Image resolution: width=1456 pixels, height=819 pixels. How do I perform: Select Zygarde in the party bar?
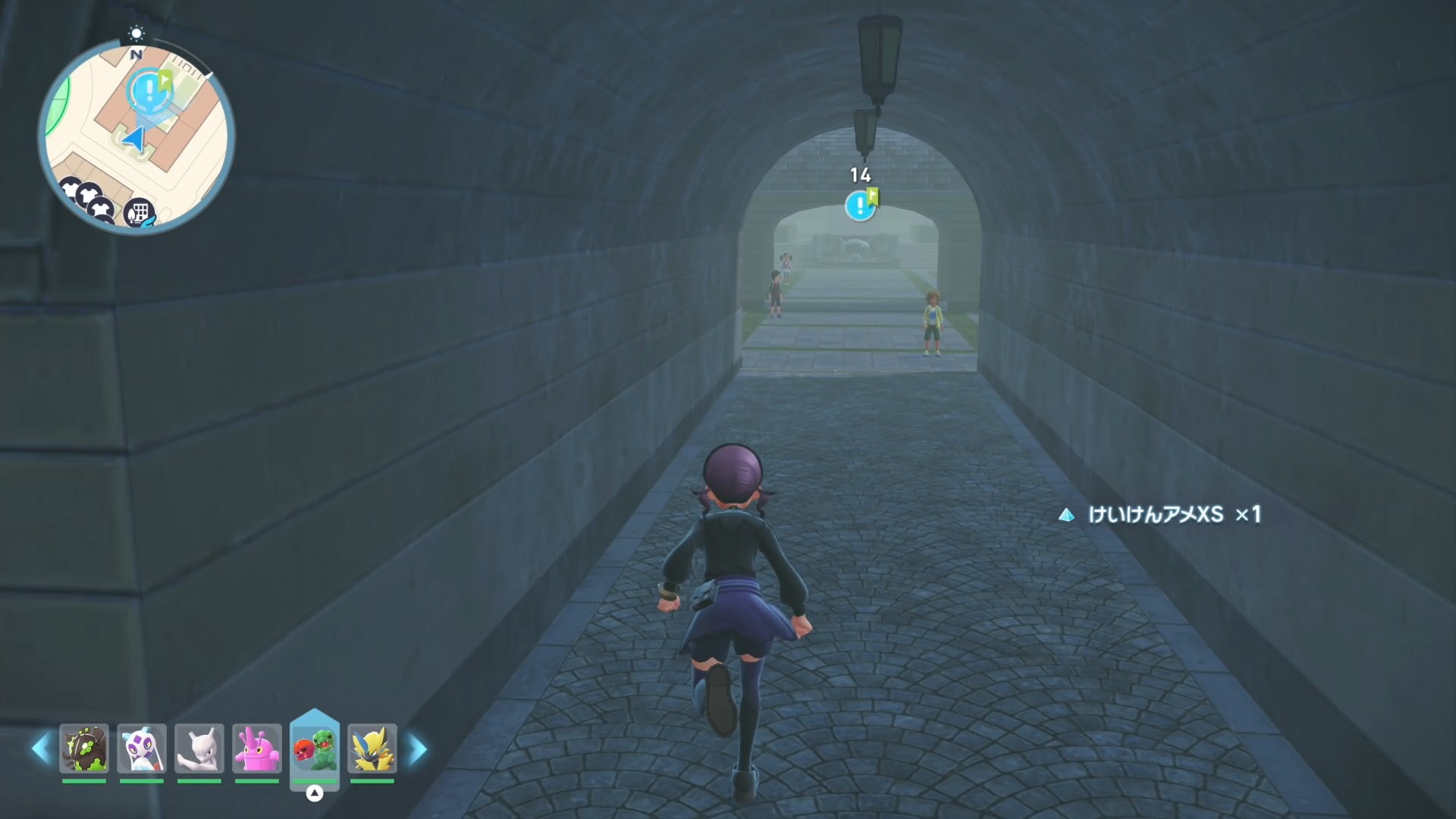tap(84, 748)
